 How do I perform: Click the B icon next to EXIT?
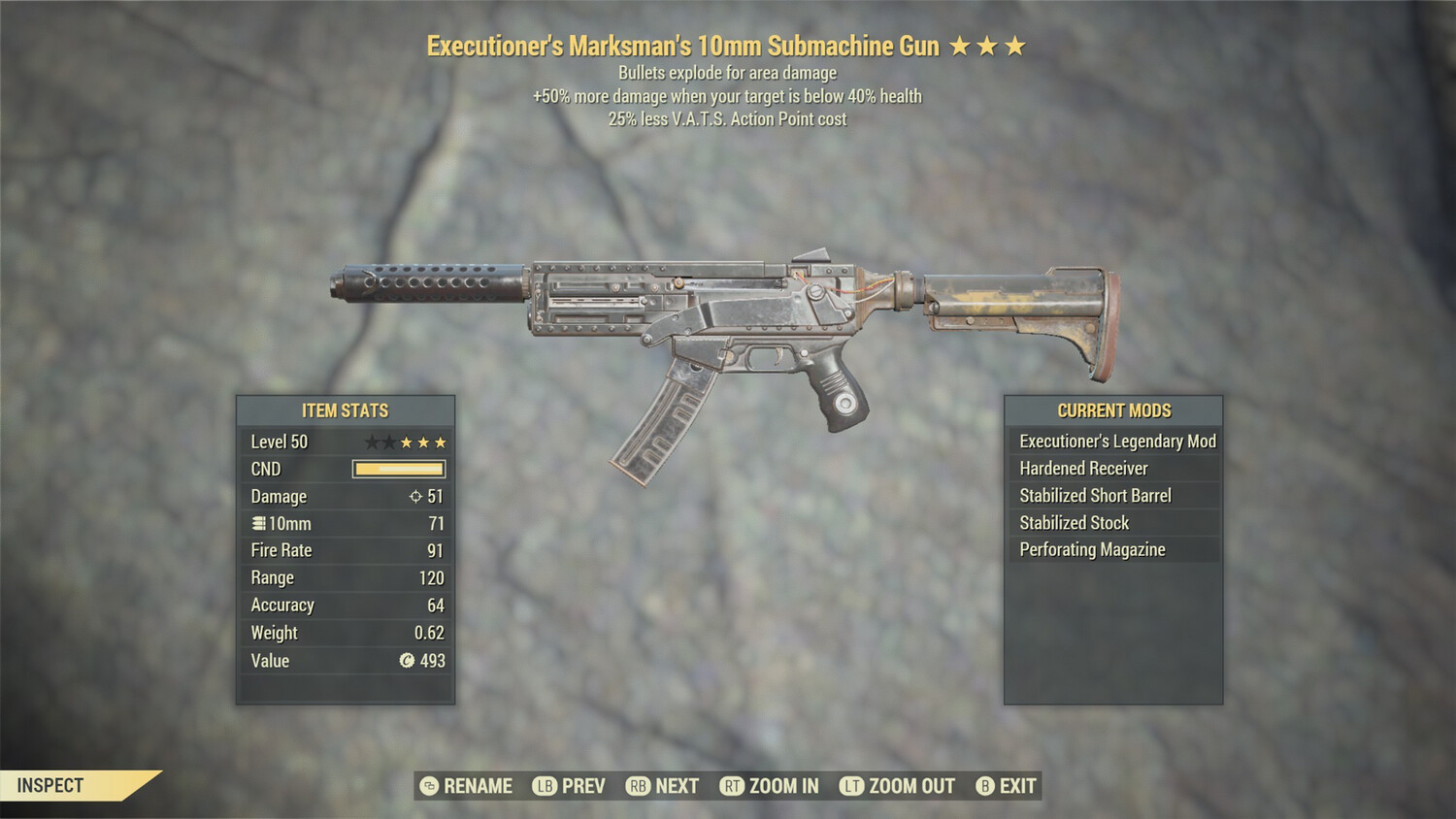pos(983,786)
